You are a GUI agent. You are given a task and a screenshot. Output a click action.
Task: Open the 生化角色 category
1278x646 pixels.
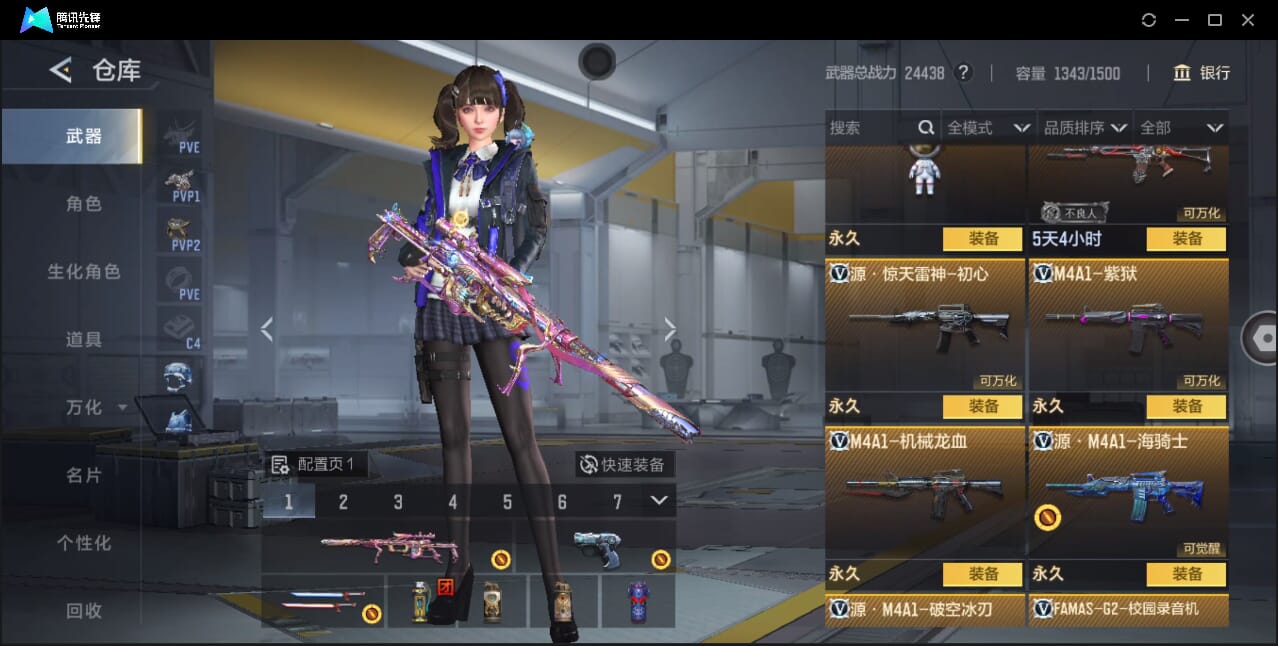tap(84, 272)
